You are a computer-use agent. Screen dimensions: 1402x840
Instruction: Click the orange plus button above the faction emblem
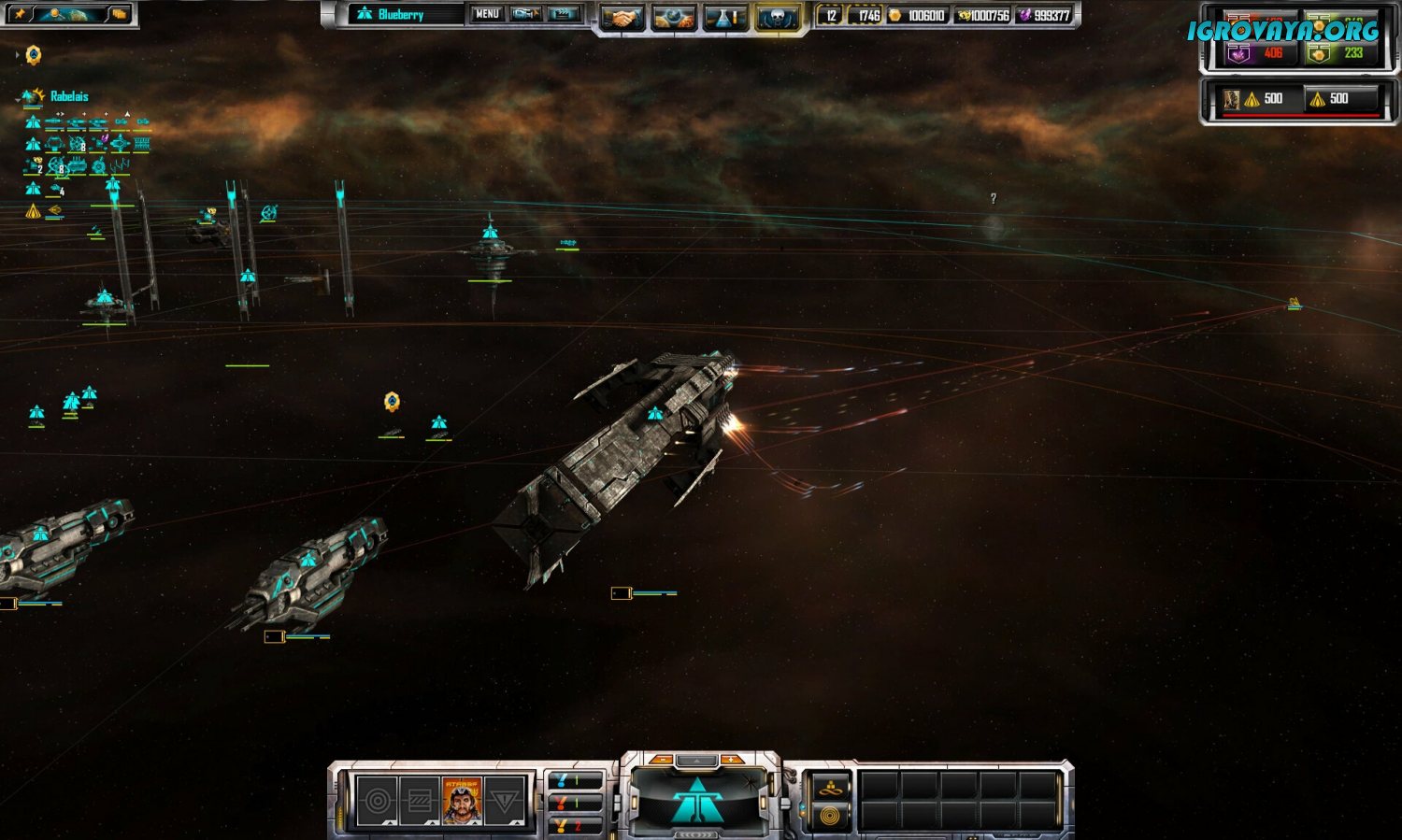[x=732, y=760]
